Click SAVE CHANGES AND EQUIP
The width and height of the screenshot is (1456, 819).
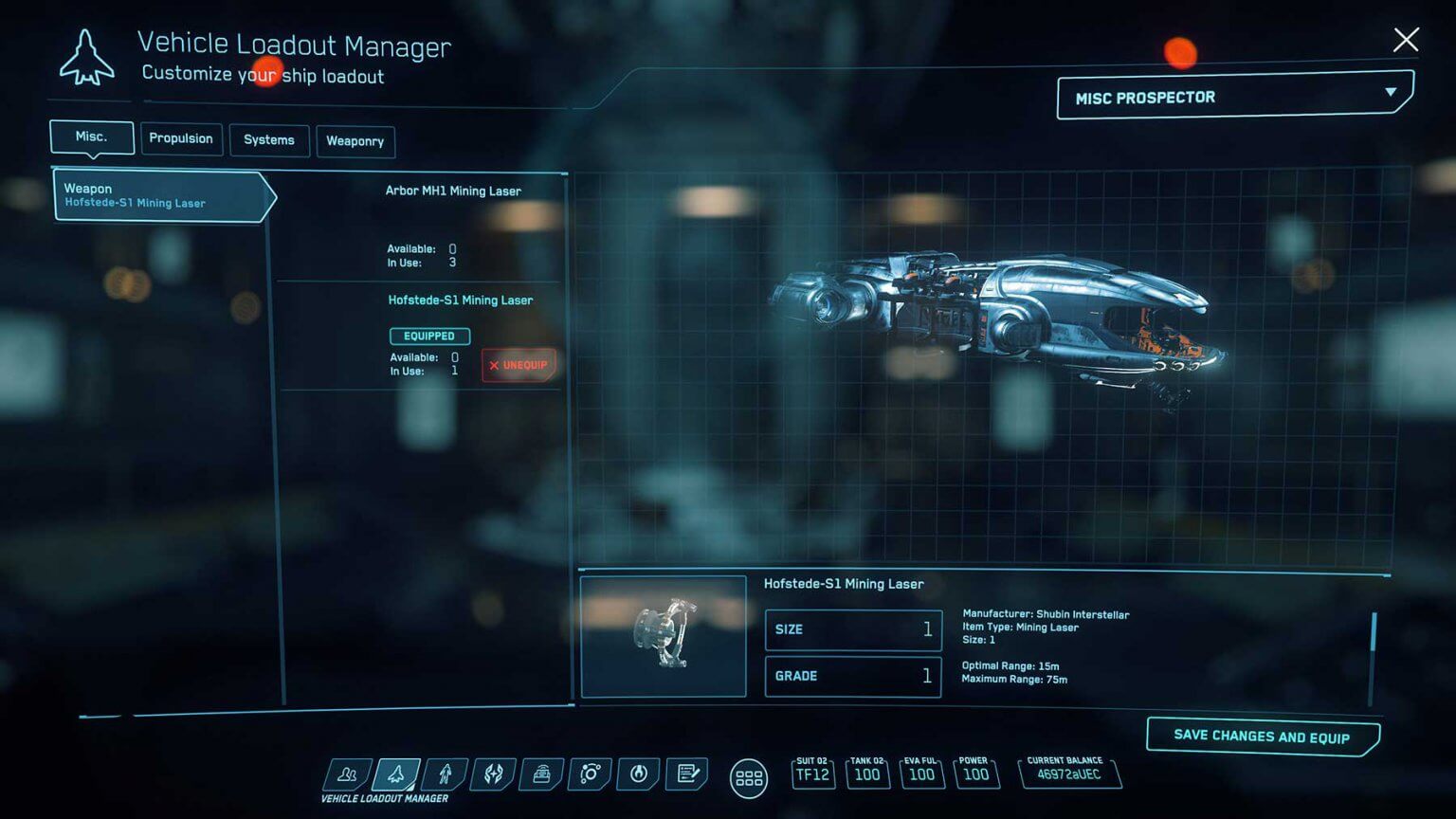(x=1262, y=737)
